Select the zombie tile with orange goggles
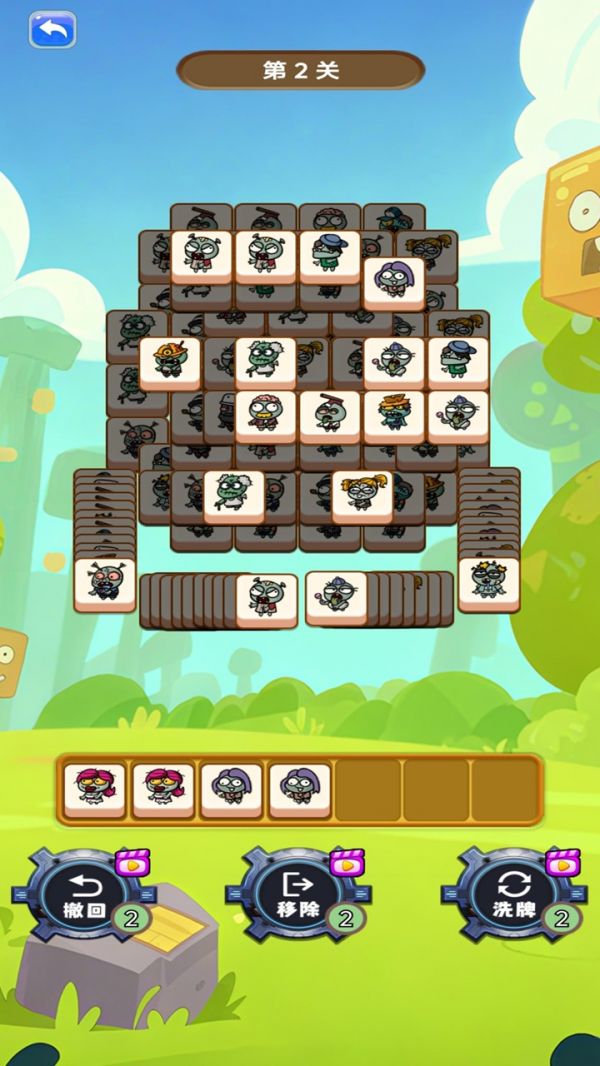The height and width of the screenshot is (1066, 600). (393, 415)
